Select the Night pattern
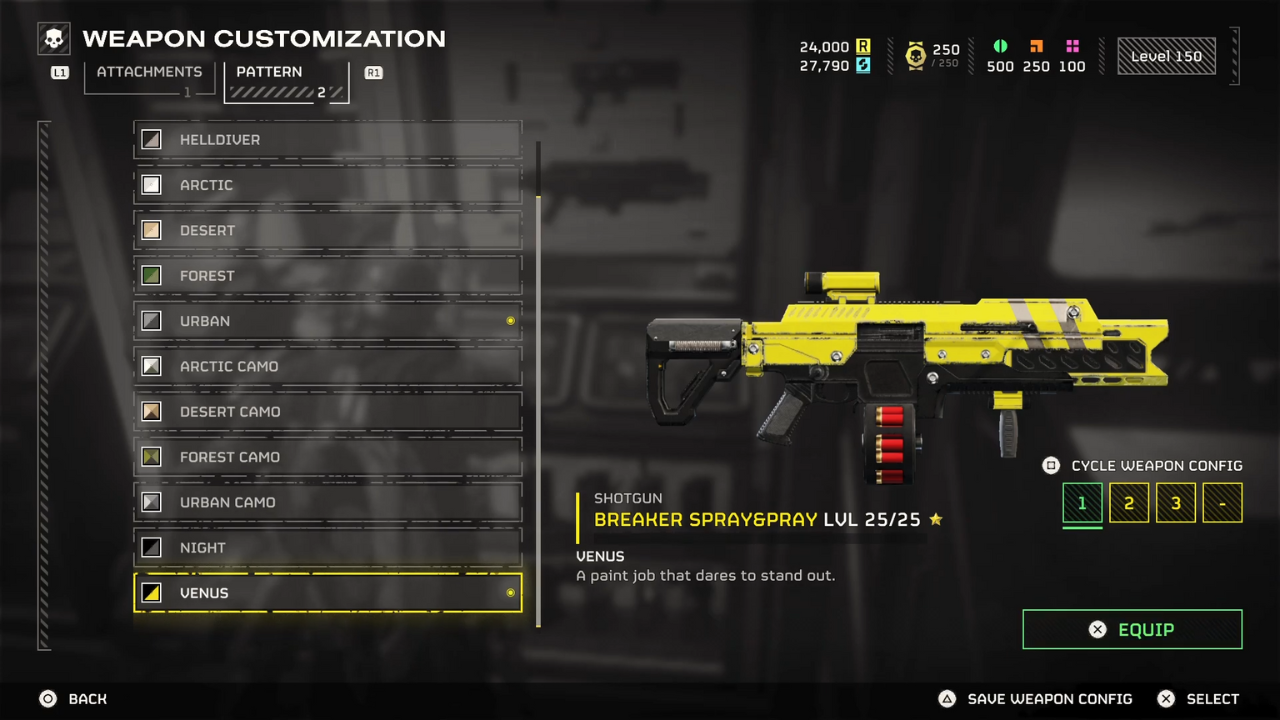The width and height of the screenshot is (1280, 720). click(x=328, y=548)
